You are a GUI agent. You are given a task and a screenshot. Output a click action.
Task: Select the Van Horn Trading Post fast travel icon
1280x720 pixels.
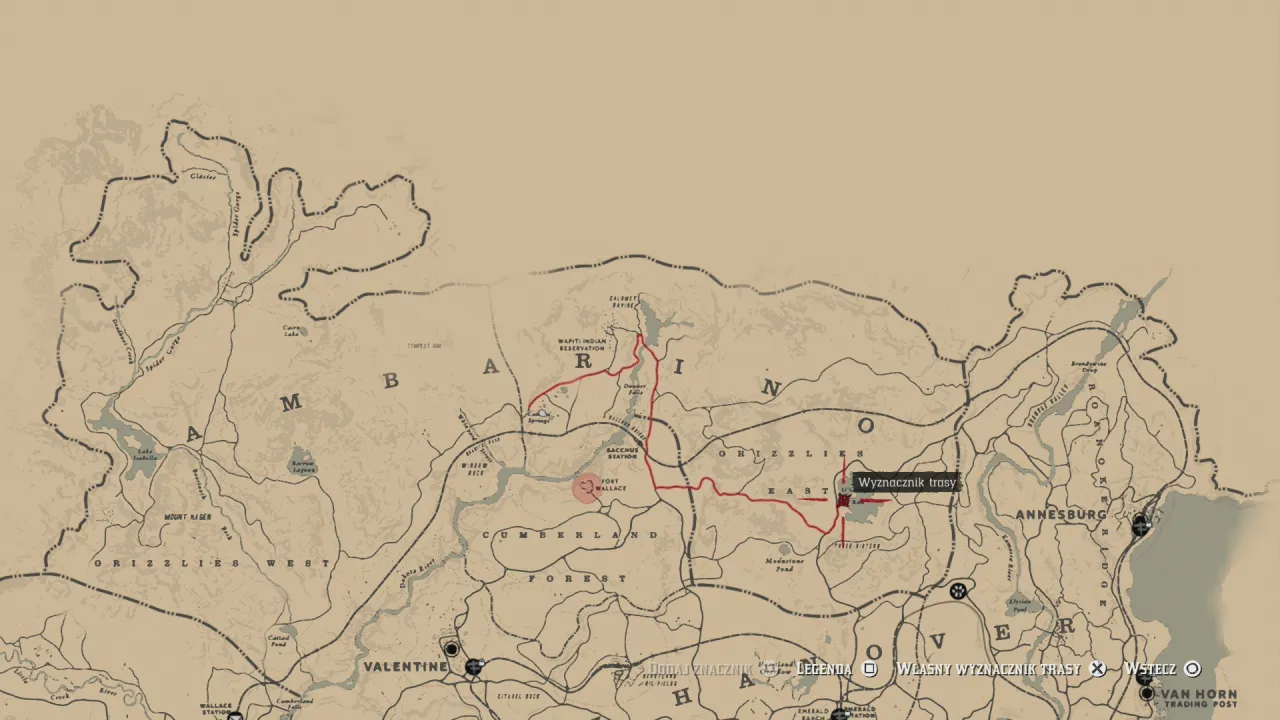(1147, 693)
